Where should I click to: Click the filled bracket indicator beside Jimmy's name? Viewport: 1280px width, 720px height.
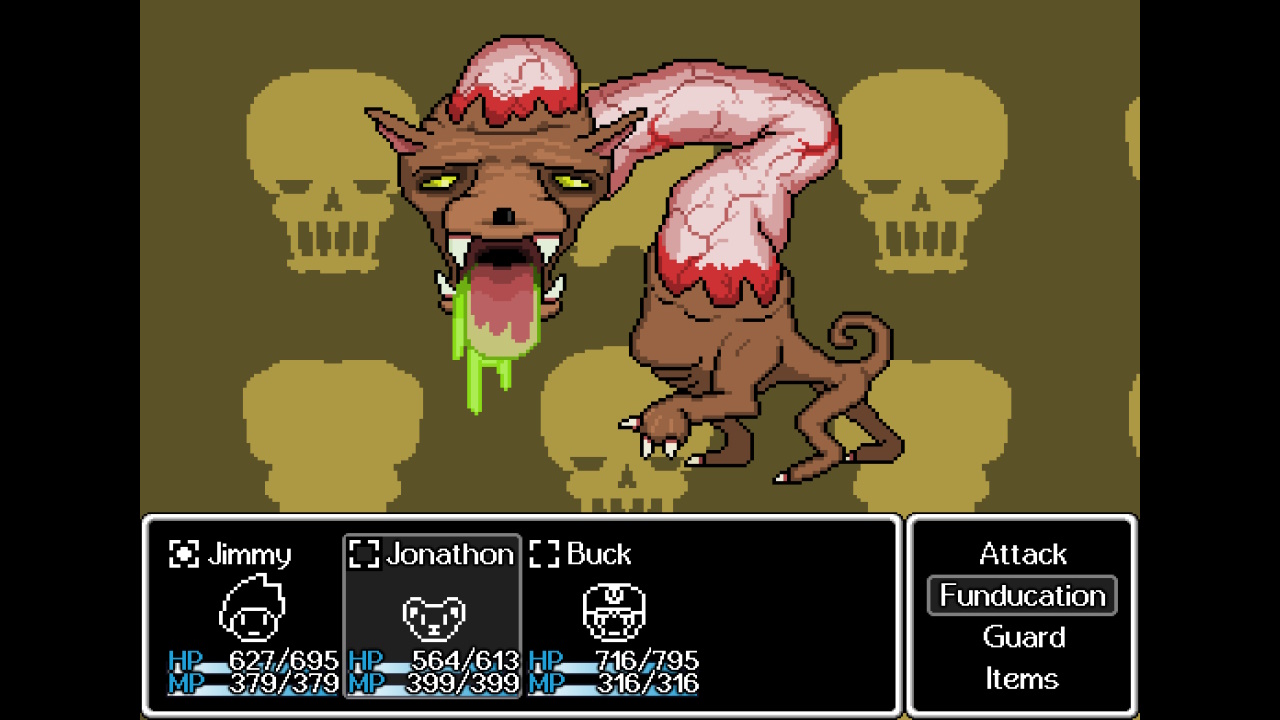pos(182,553)
